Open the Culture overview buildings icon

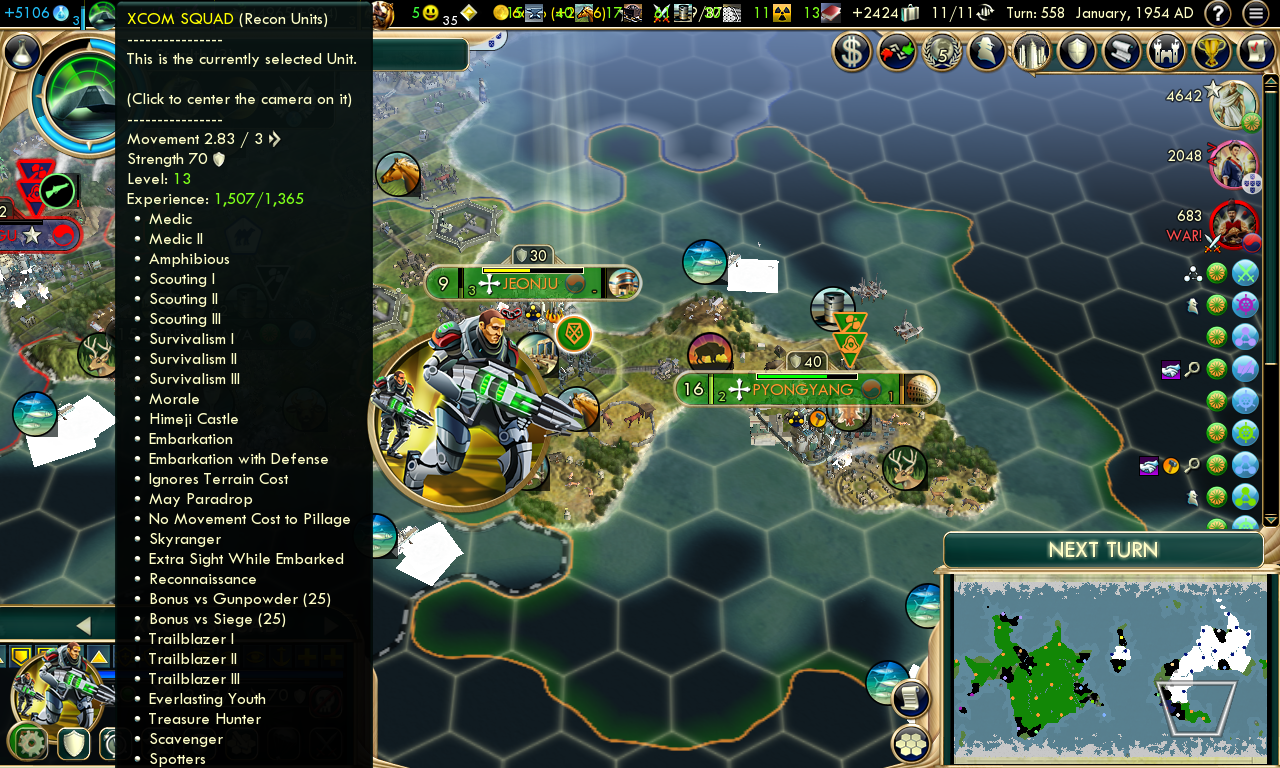(x=1031, y=51)
